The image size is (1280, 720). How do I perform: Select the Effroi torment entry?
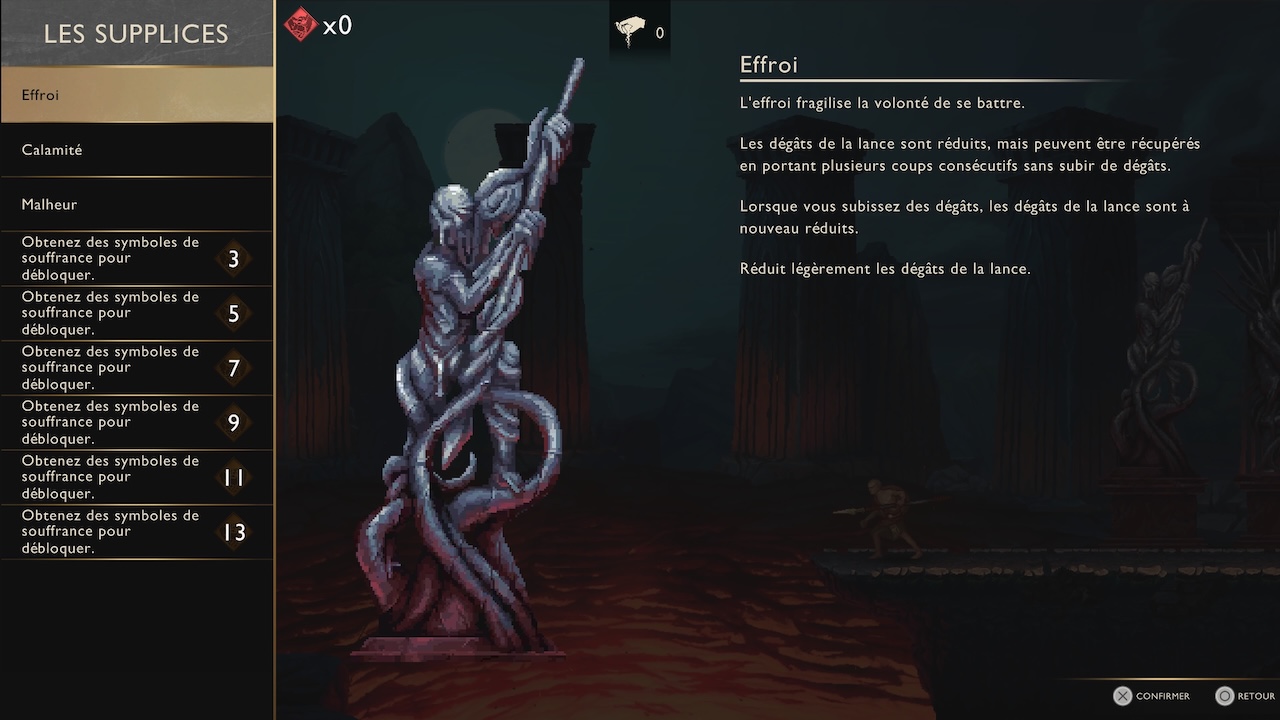(136, 95)
